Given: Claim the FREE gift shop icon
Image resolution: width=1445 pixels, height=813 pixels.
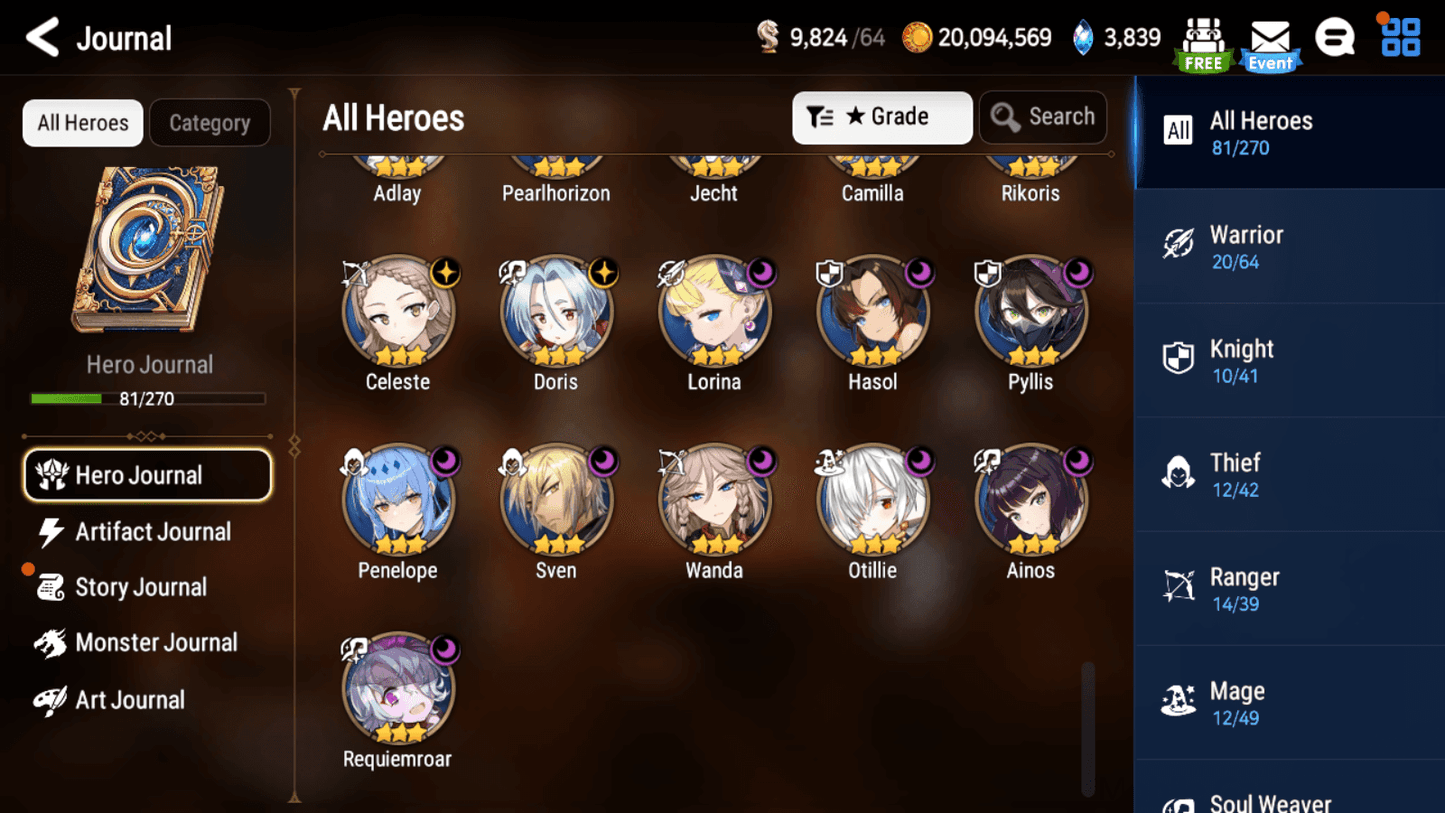Looking at the screenshot, I should click(x=1203, y=45).
